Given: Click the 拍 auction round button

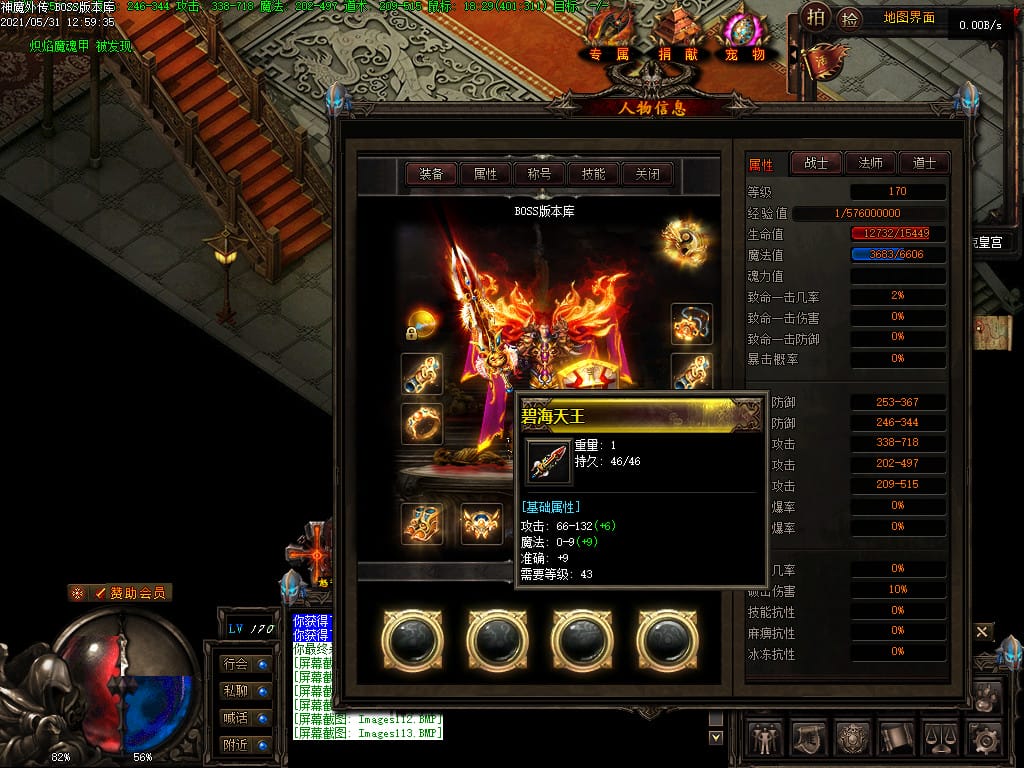Looking at the screenshot, I should [816, 17].
